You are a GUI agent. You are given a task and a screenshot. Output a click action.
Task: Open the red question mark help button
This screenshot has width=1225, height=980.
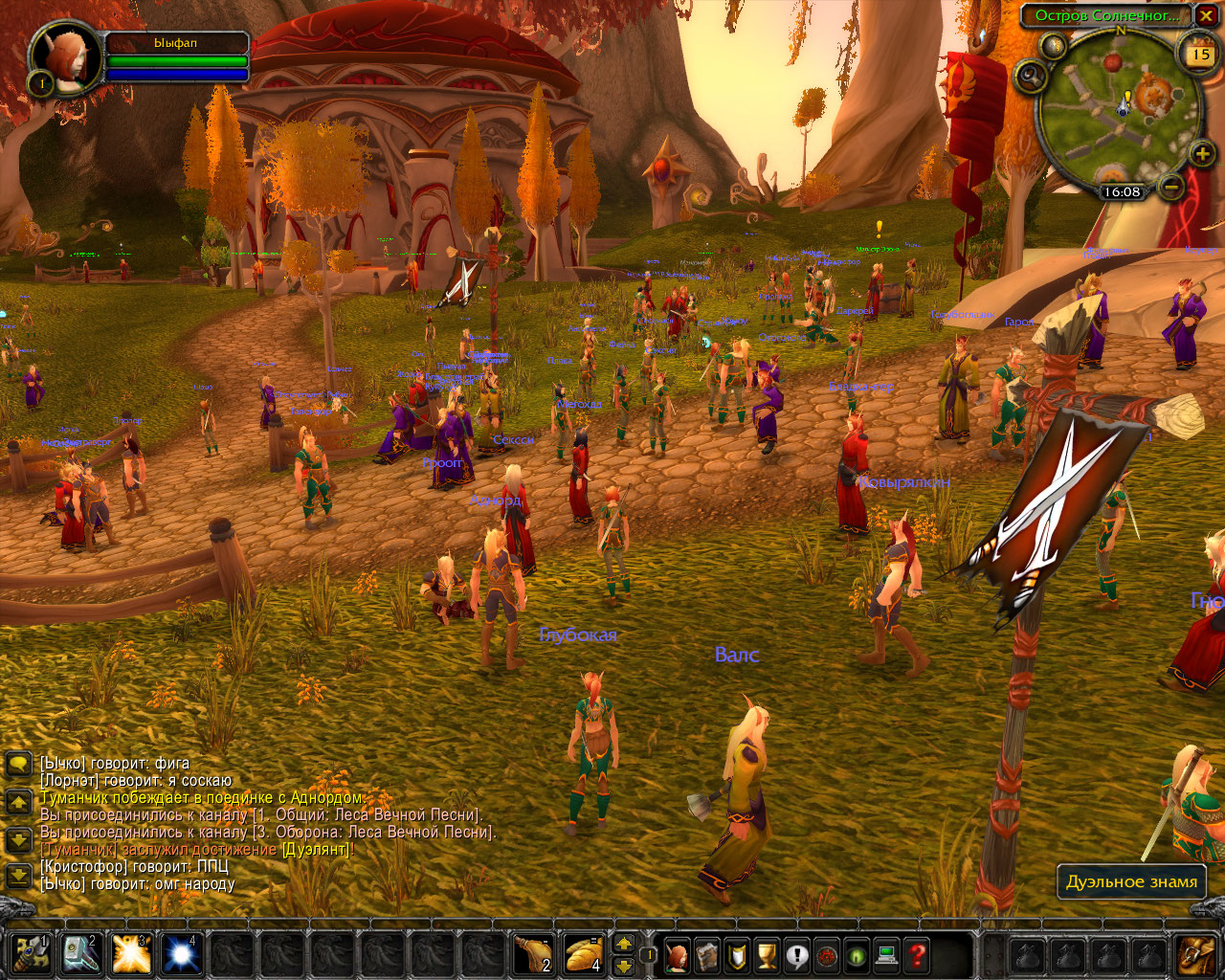tap(916, 954)
